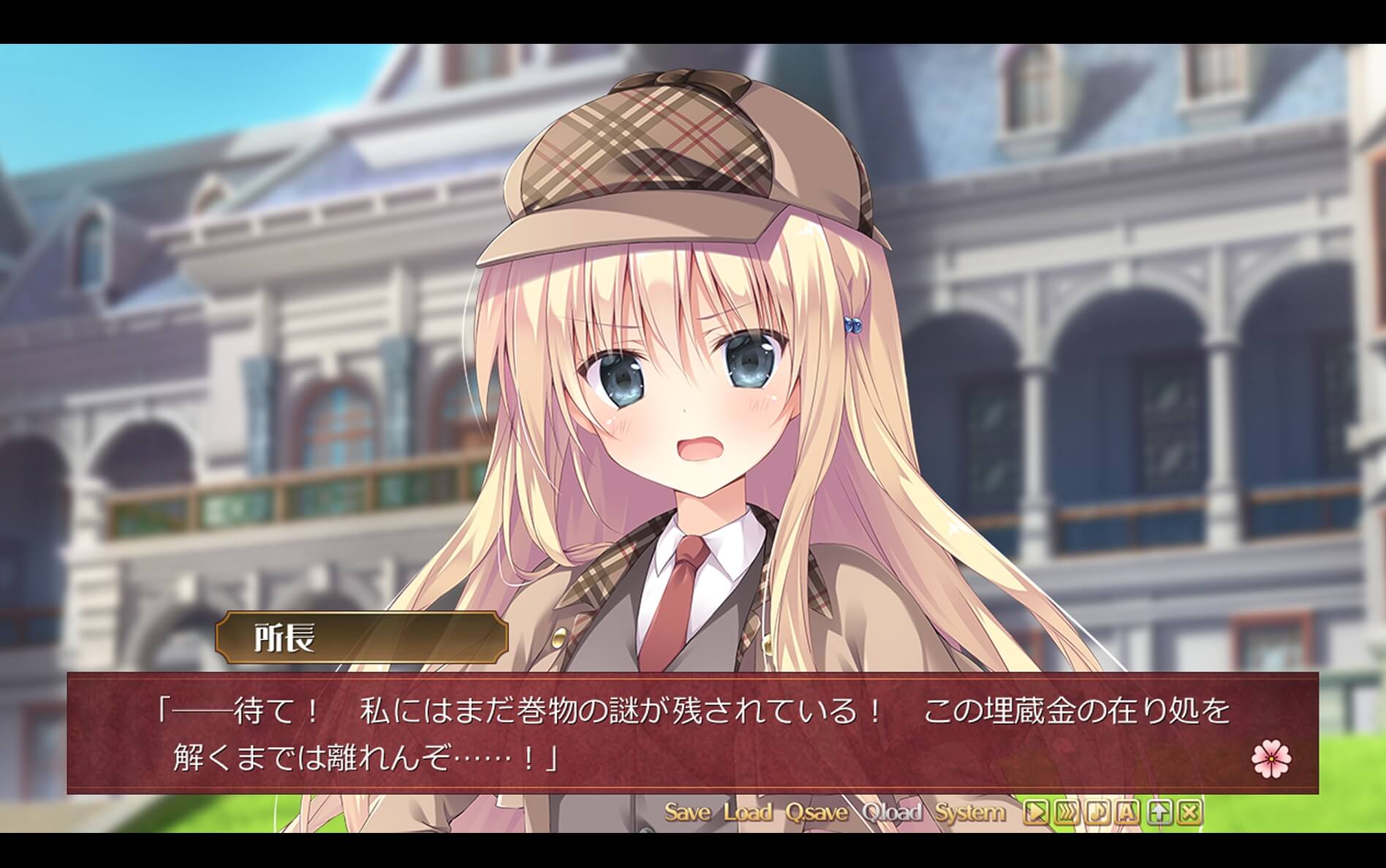Replay the voice line with the music note icon
Screen dimensions: 1386x868
click(1097, 811)
